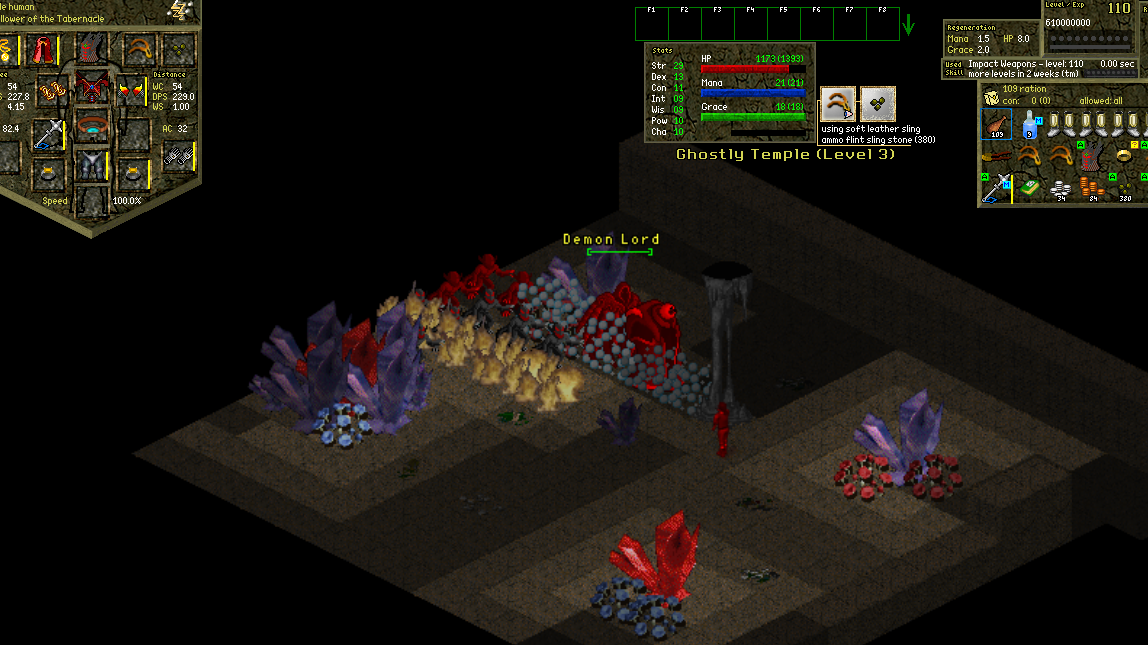Viewport: 1148px width, 645px height.
Task: Click the Zz rest icon
Action: coord(180,10)
